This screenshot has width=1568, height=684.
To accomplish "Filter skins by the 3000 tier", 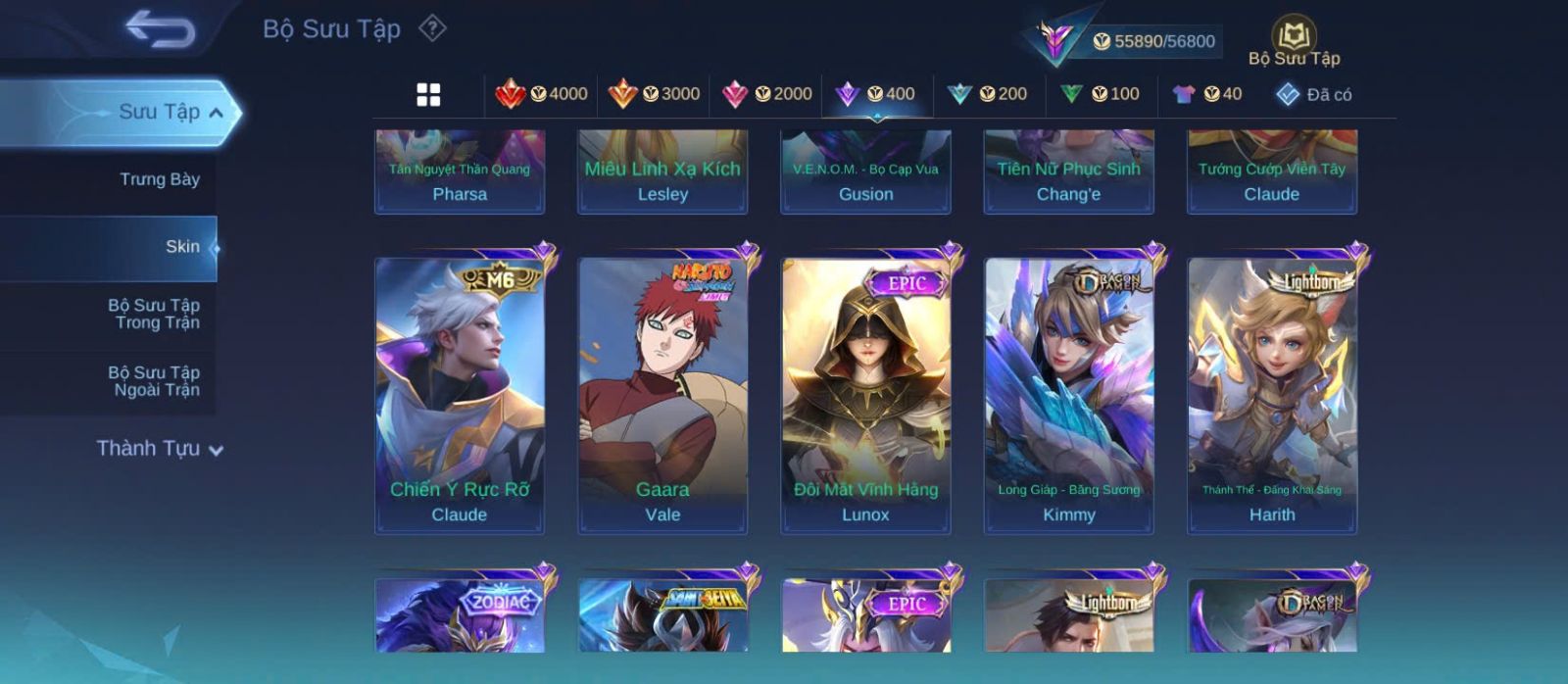I will (654, 94).
